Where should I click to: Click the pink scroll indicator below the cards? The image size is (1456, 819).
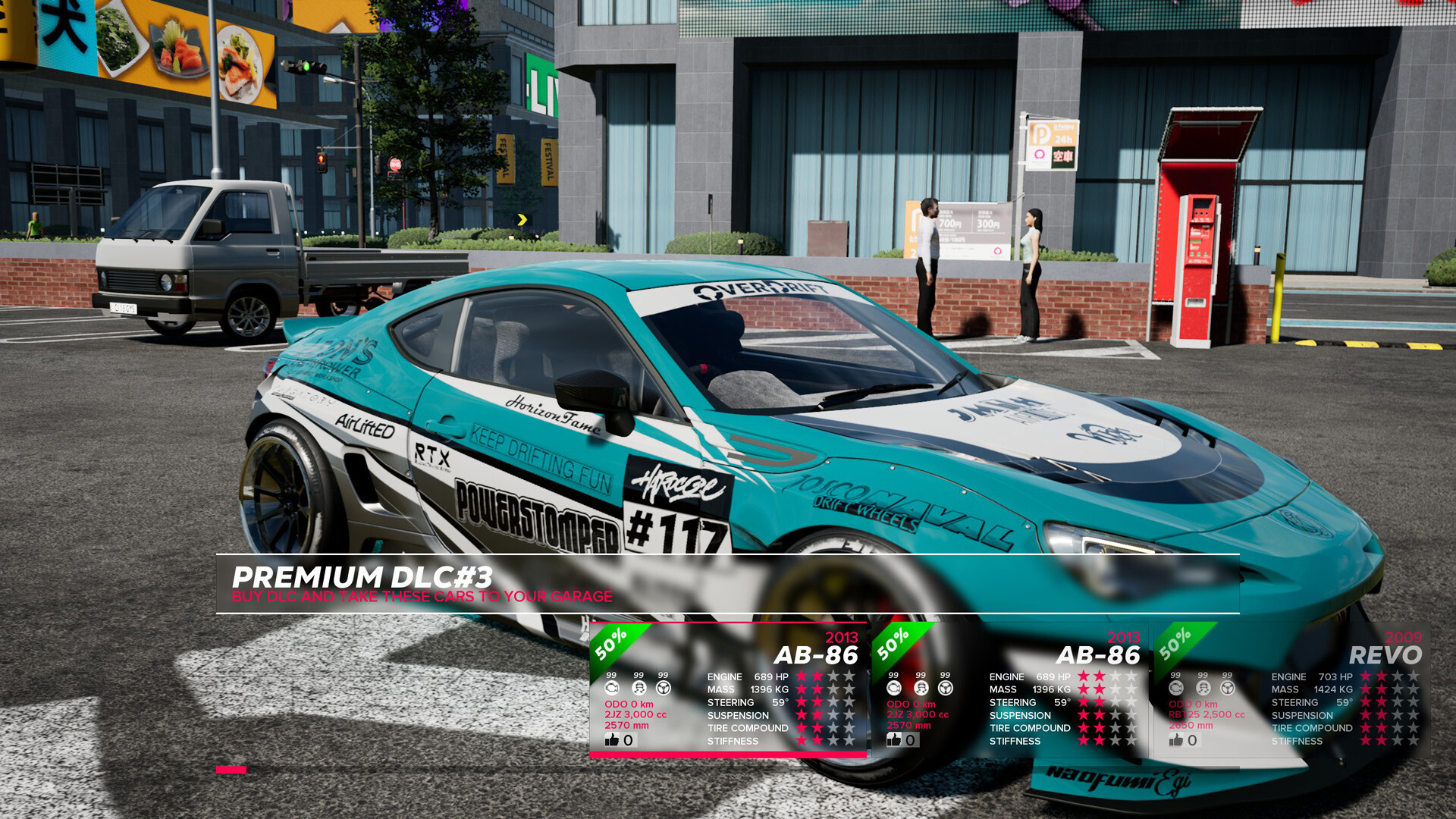[231, 770]
